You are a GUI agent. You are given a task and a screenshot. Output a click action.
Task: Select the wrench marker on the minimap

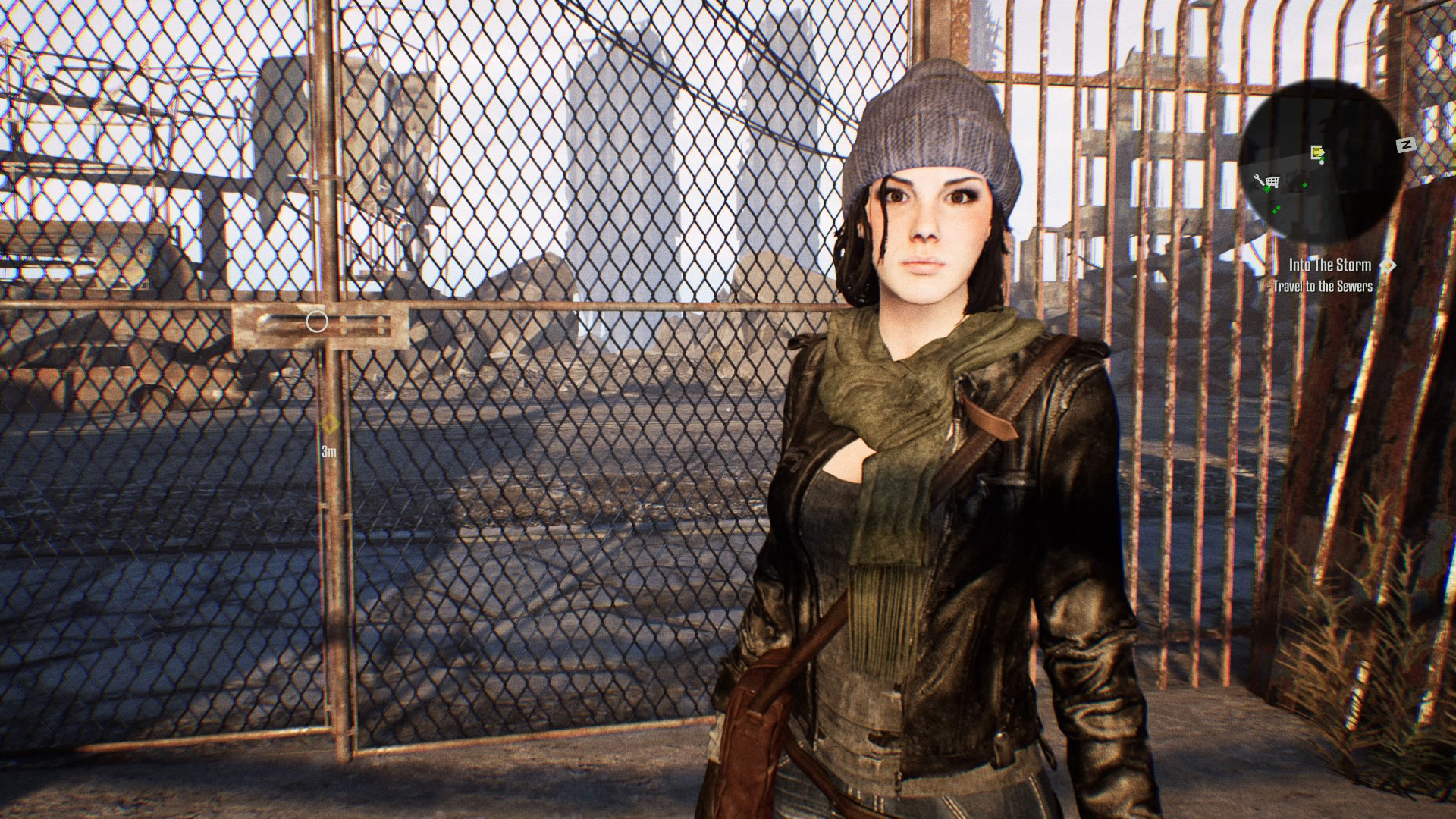coord(1260,180)
